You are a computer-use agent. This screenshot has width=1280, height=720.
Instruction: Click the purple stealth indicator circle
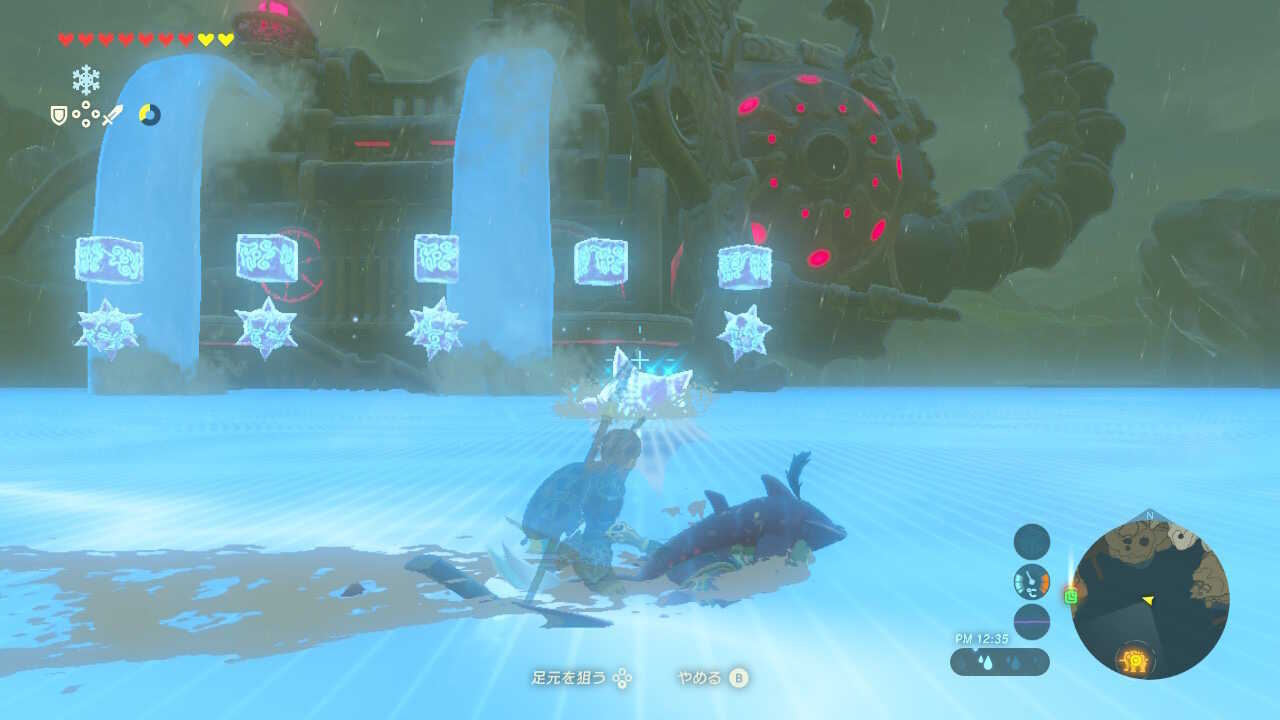1031,620
